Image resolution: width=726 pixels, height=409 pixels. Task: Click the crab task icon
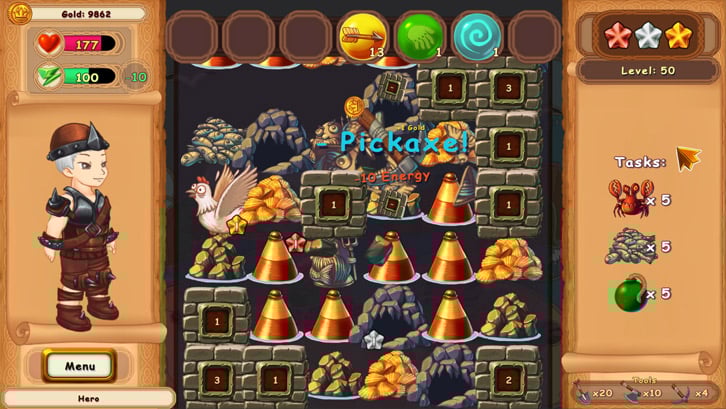click(x=630, y=198)
